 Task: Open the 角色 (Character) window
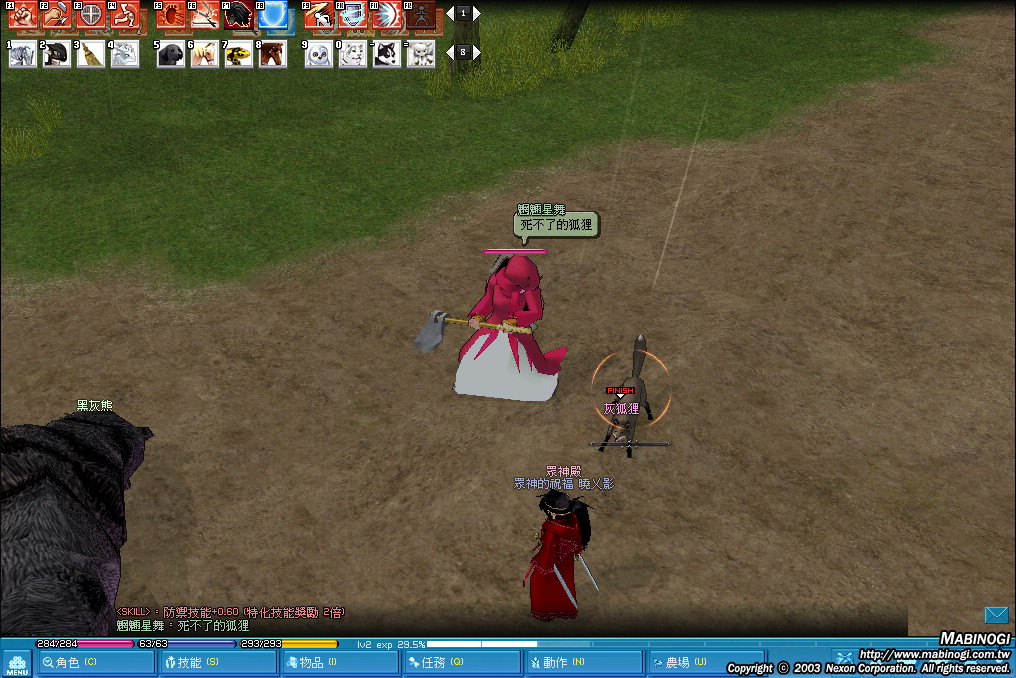click(x=96, y=662)
